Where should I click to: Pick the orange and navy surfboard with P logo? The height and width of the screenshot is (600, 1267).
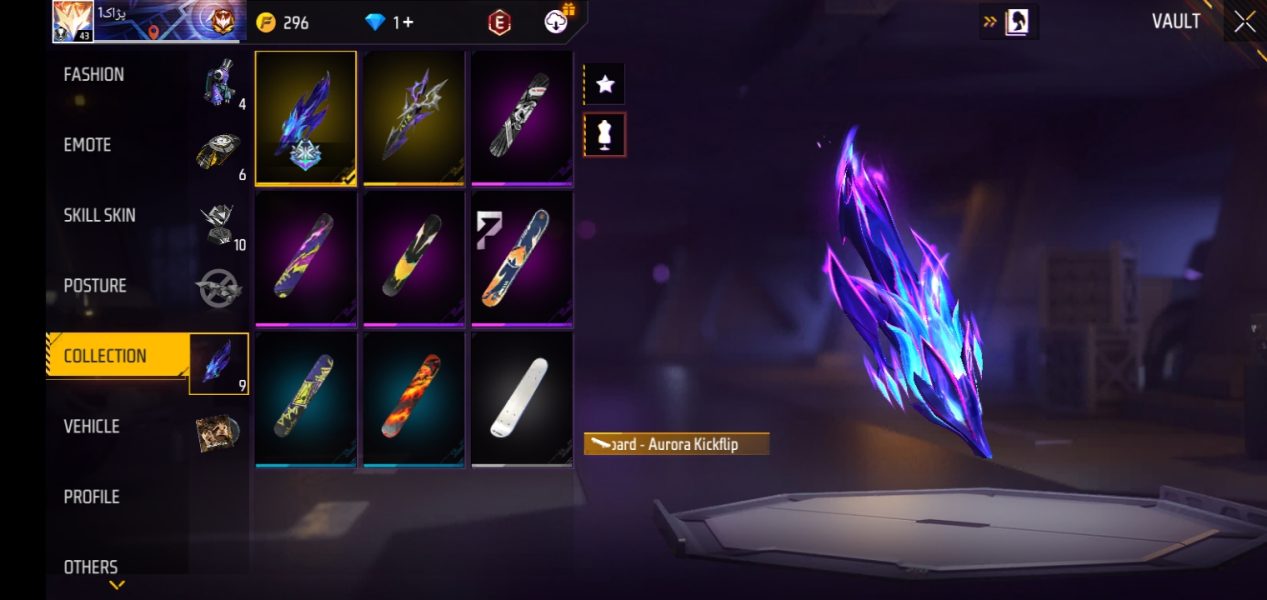pos(521,258)
